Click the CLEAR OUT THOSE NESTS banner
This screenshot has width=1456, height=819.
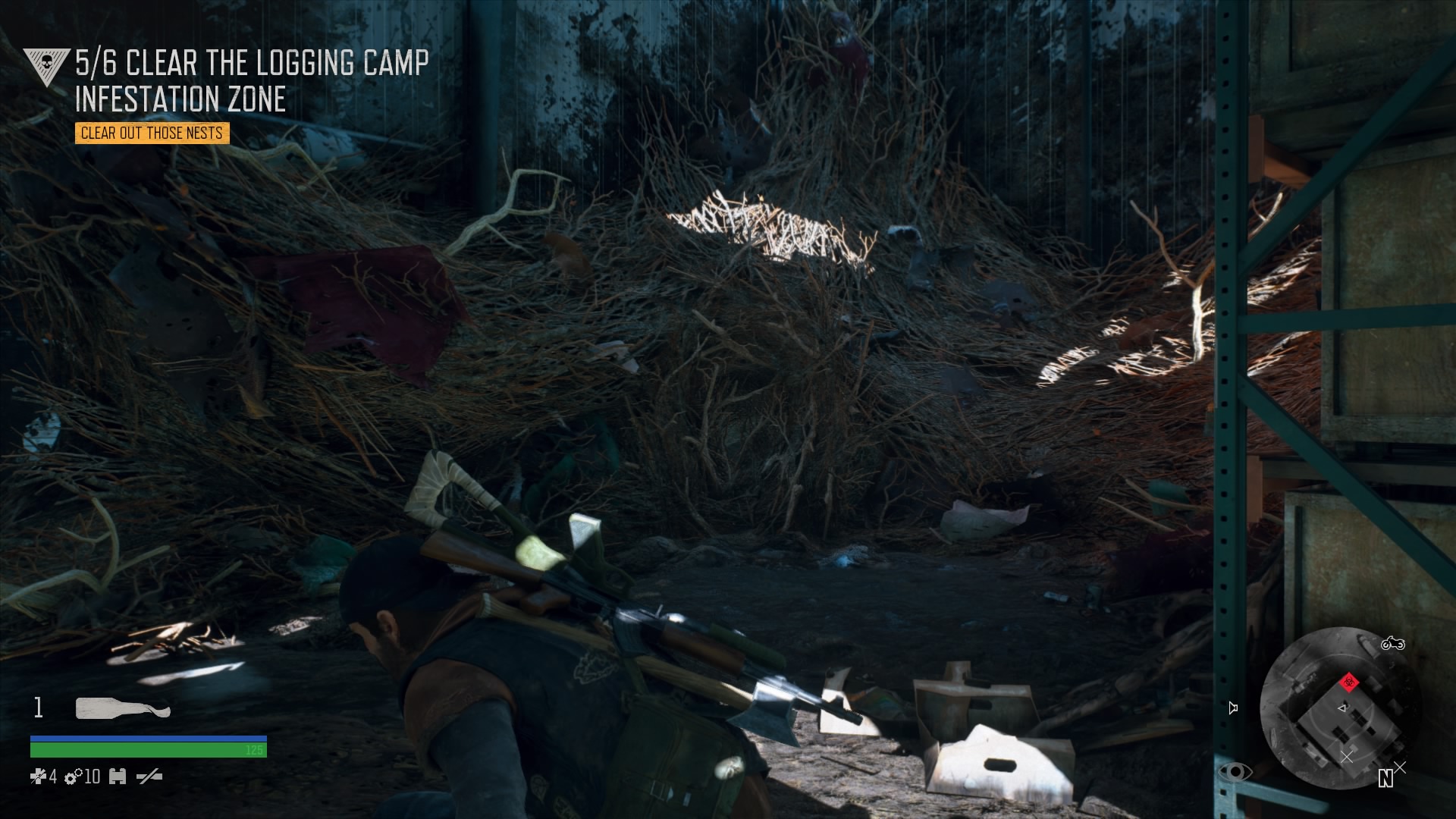tap(151, 133)
